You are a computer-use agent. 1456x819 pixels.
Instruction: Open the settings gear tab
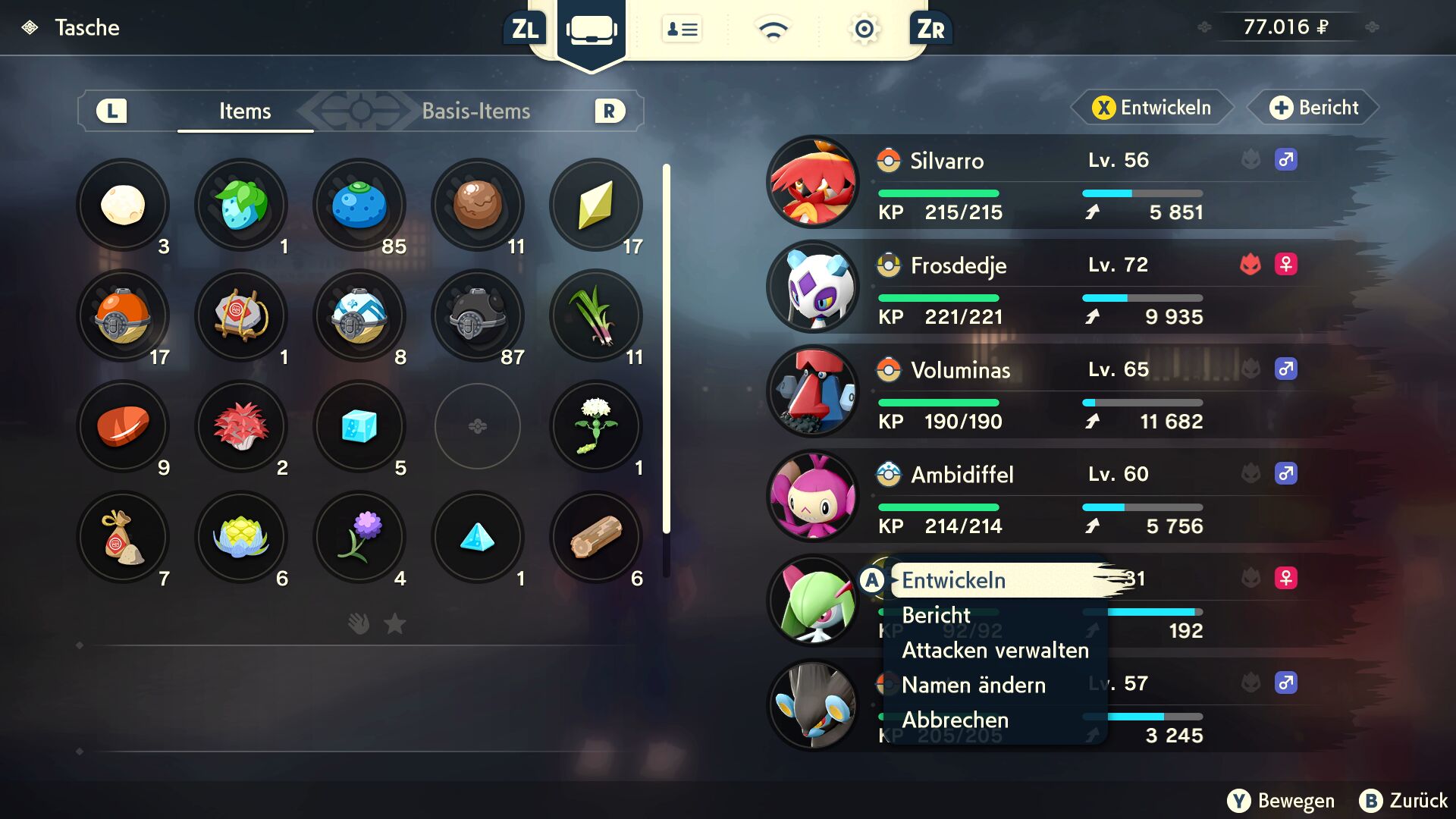pos(864,29)
